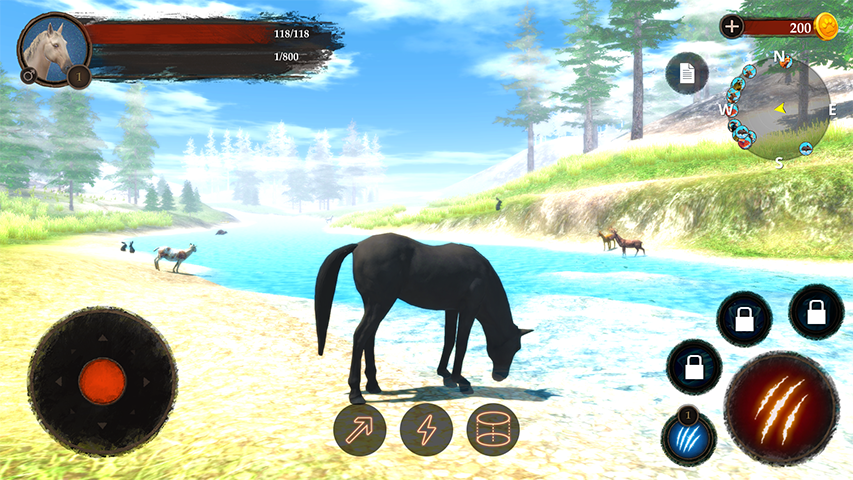Tap the diagonal arrow jump button
The image size is (853, 480).
[359, 430]
